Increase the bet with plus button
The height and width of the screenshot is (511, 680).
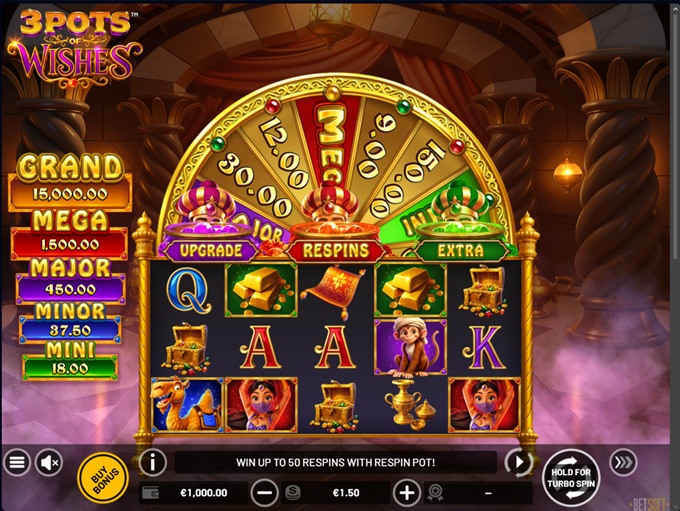click(x=406, y=492)
